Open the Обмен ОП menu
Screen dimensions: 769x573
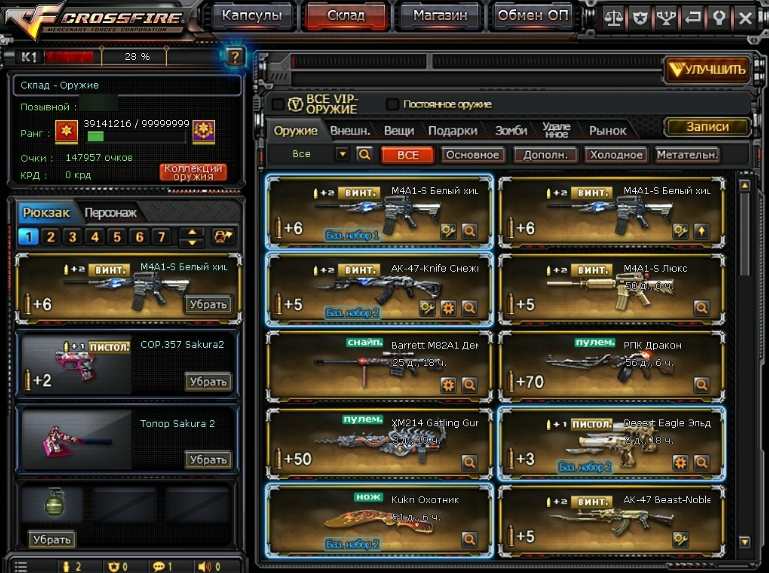532,15
